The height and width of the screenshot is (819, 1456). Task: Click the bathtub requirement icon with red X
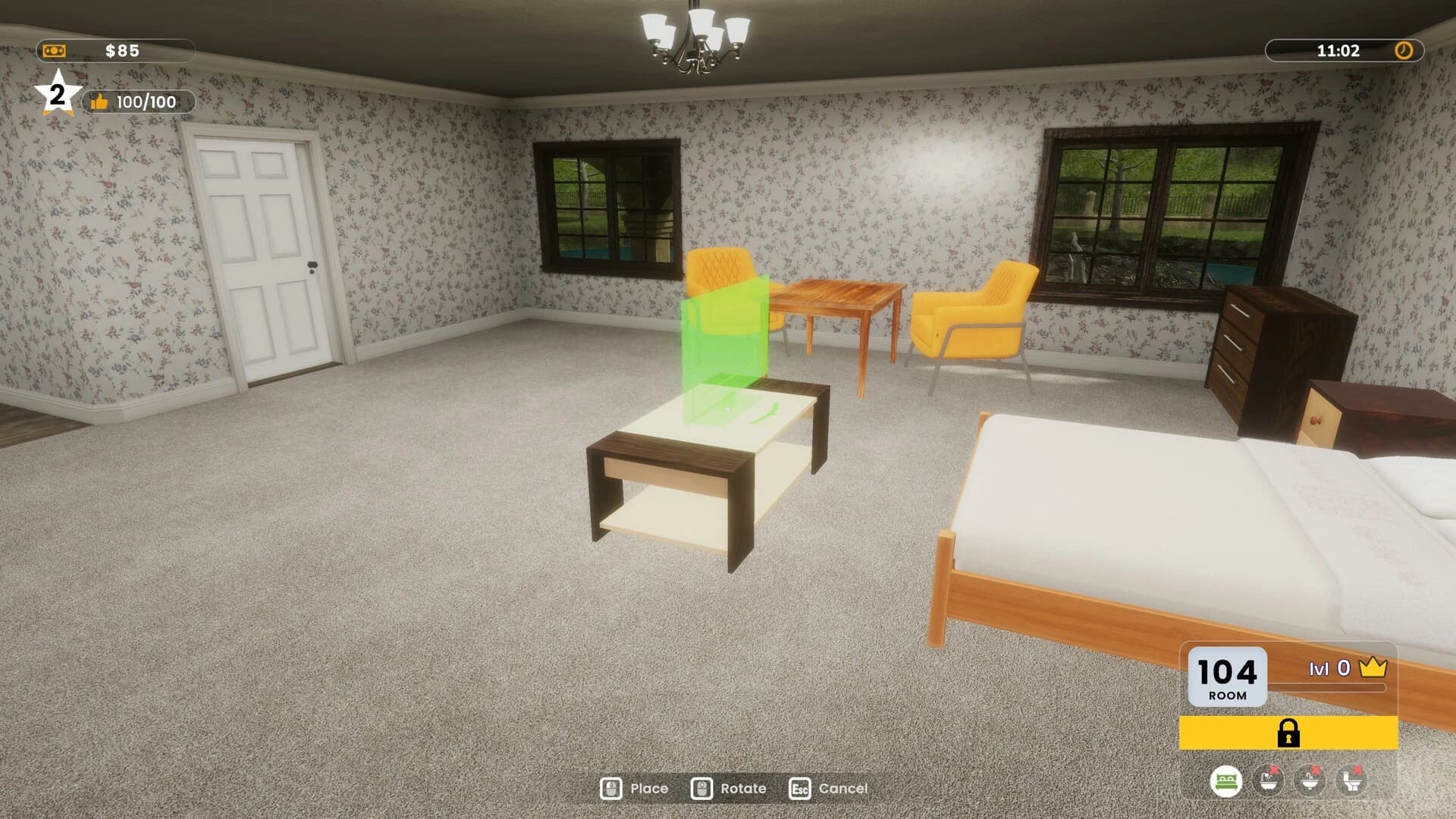pos(1267,780)
